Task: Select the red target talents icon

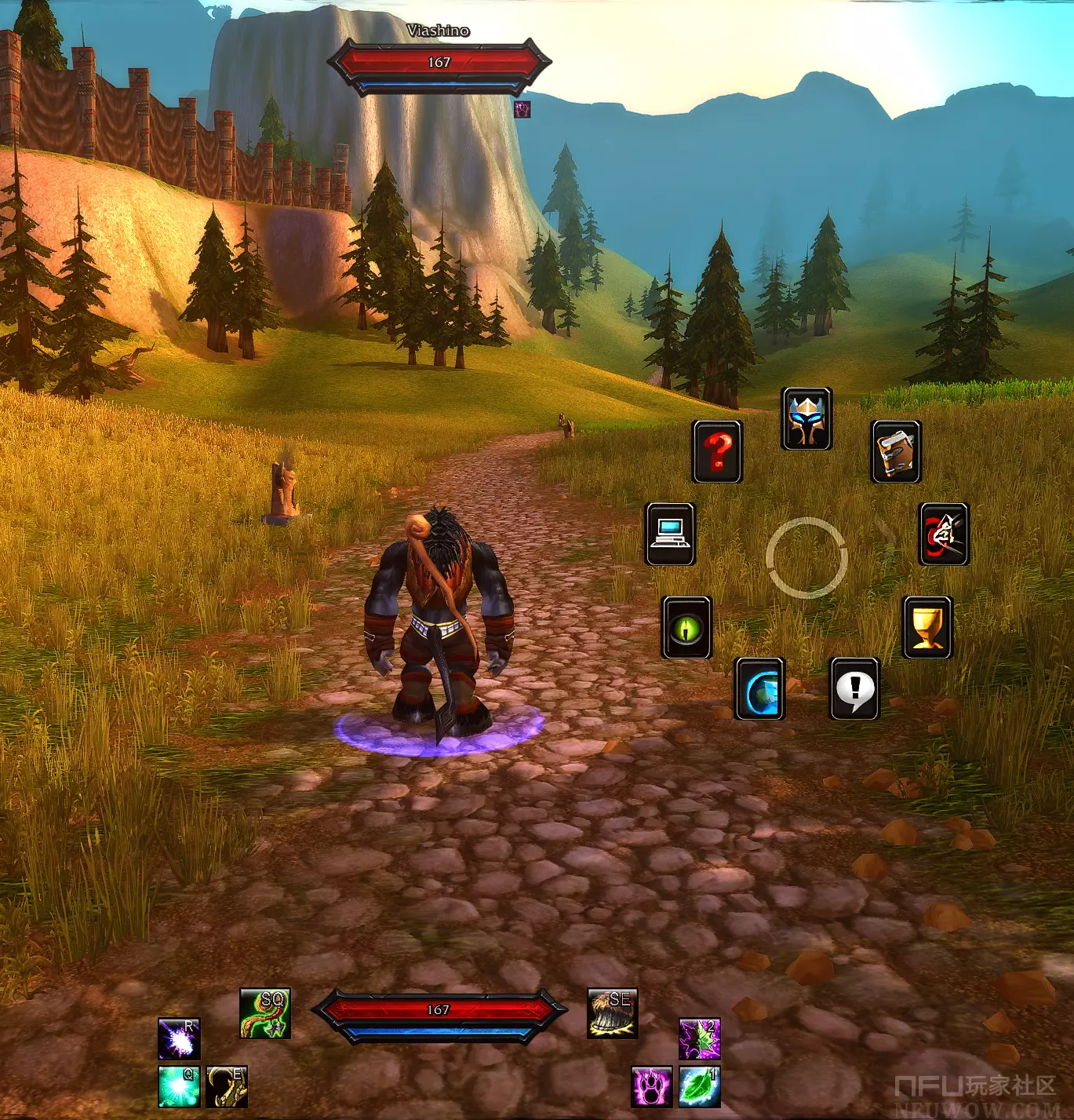Action: pyautogui.click(x=944, y=534)
